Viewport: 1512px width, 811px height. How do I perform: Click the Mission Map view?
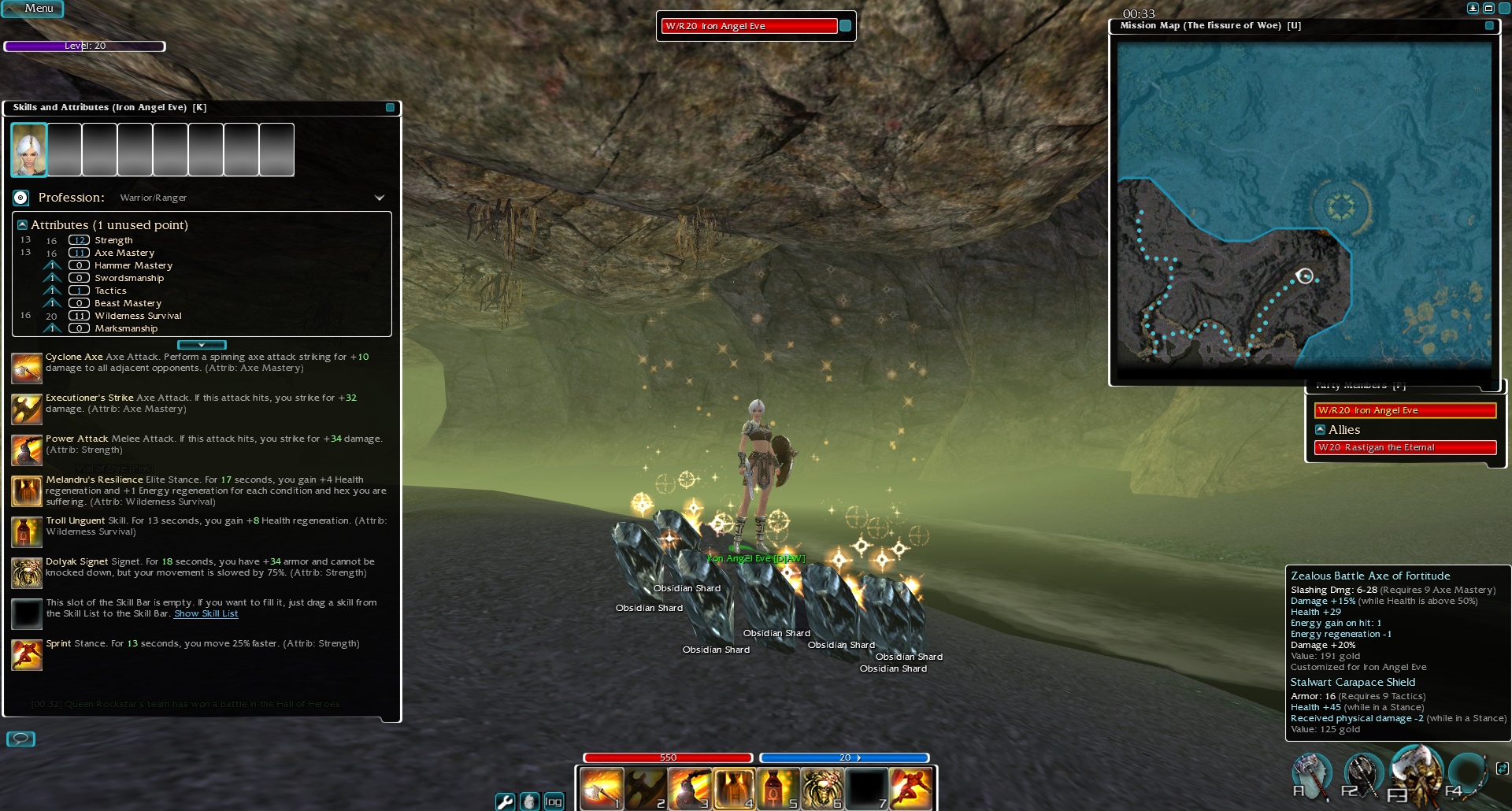coord(1304,205)
